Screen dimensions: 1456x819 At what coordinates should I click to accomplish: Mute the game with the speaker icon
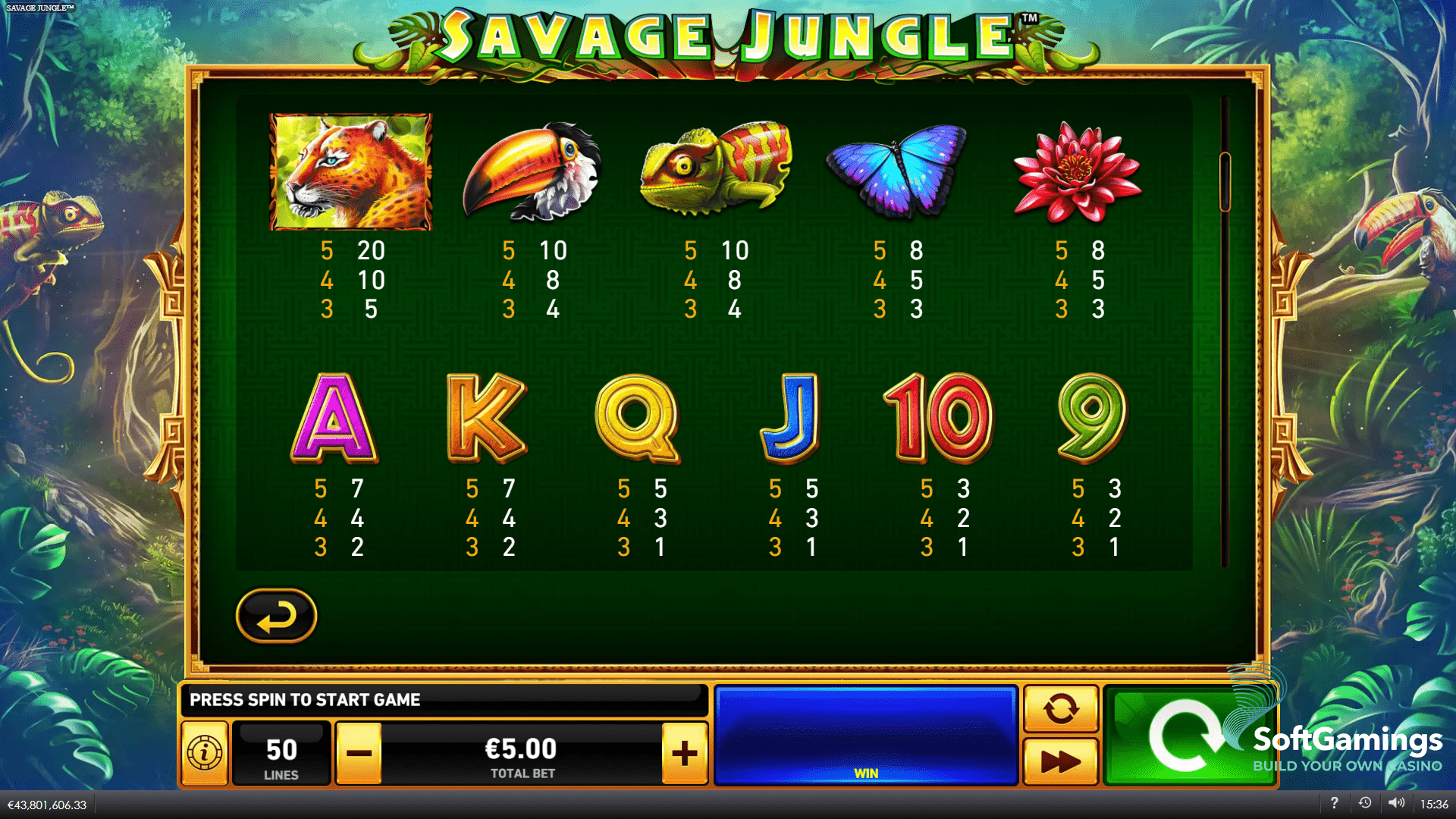click(1395, 802)
